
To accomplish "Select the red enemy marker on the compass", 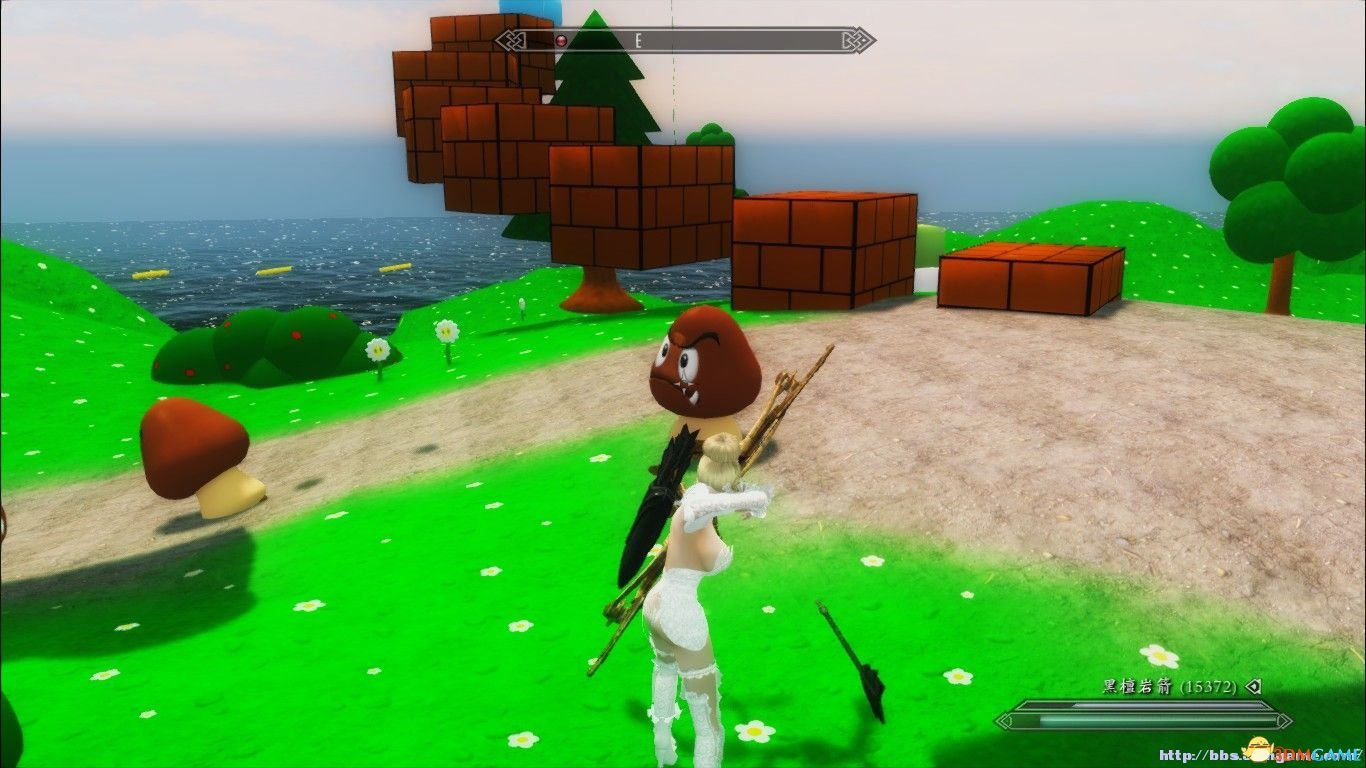I will (561, 41).
